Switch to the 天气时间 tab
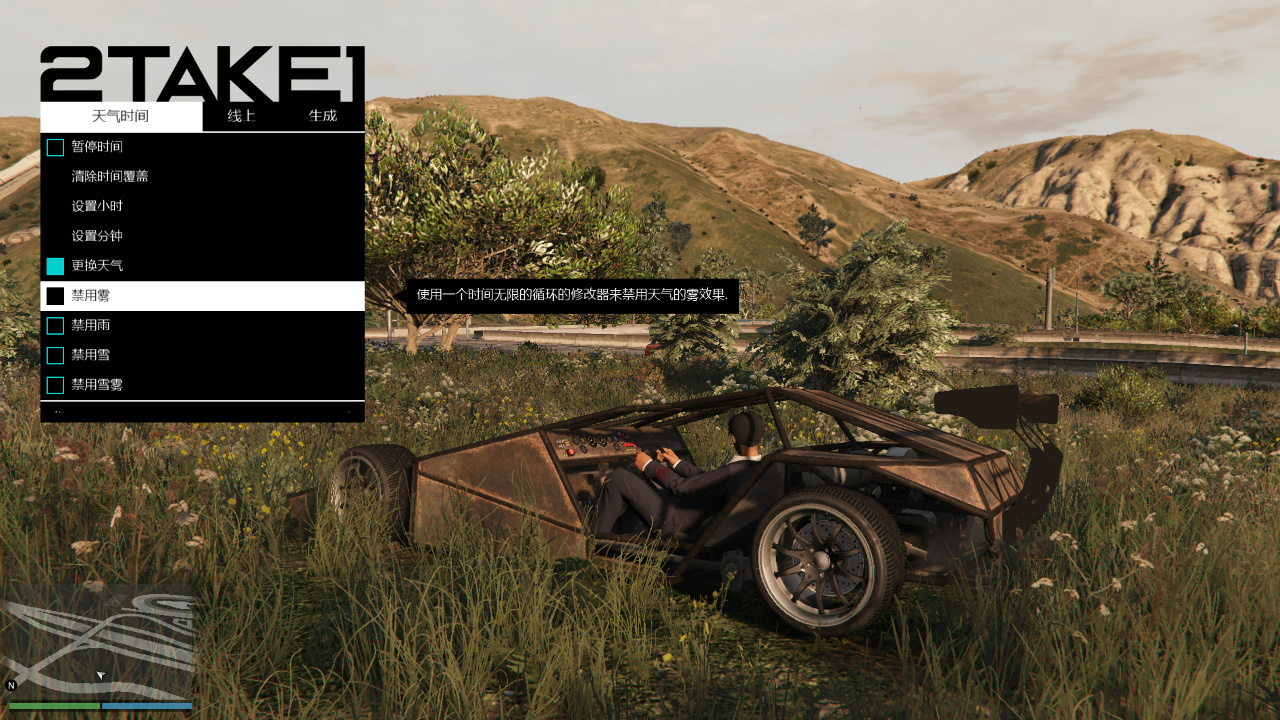 click(x=120, y=116)
